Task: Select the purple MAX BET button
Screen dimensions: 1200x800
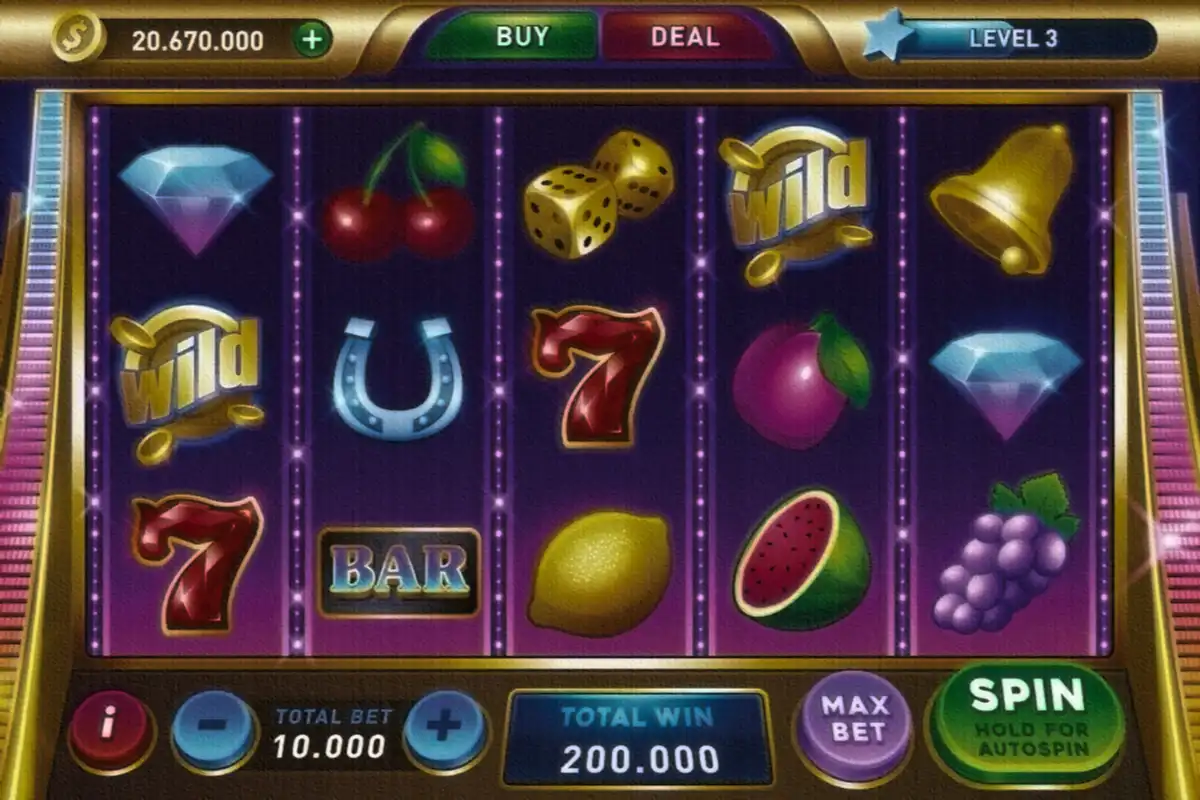Action: tap(854, 718)
